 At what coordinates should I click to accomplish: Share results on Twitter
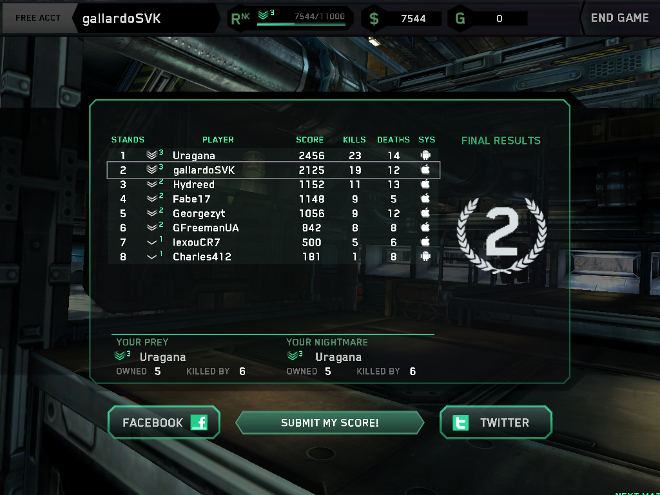(x=496, y=423)
